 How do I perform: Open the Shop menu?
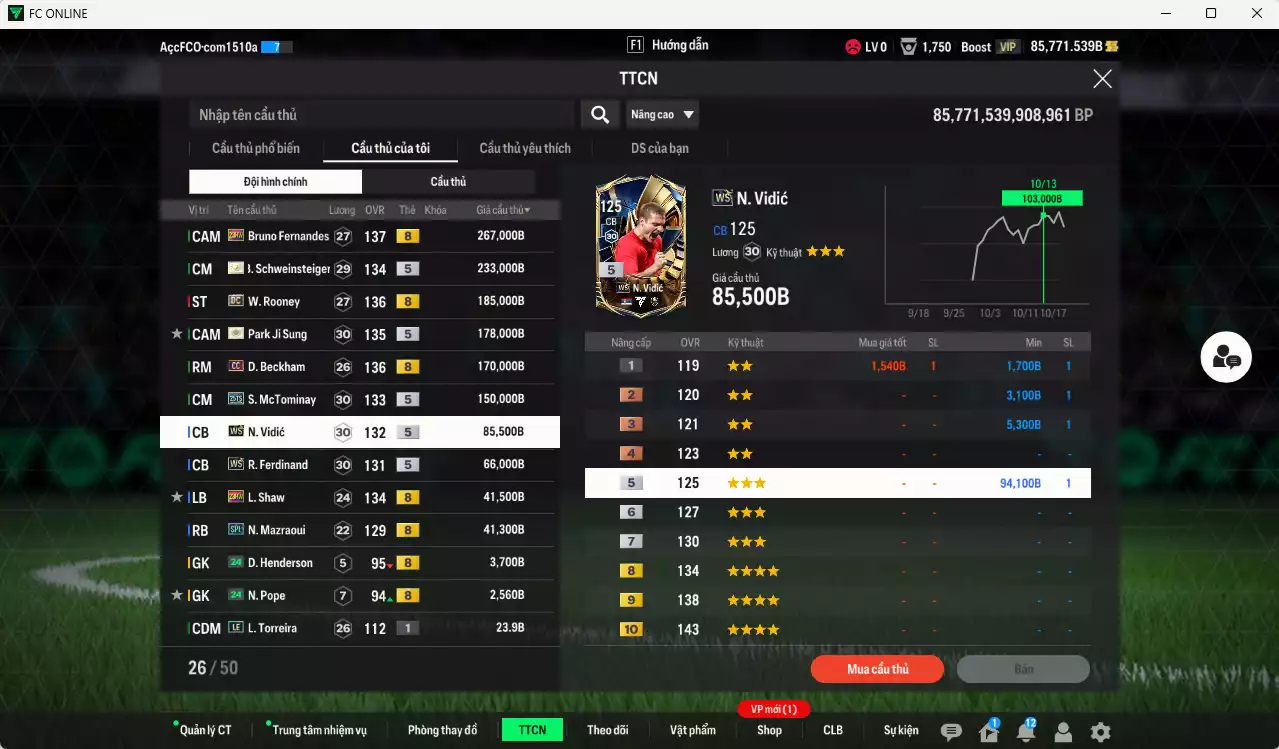pos(769,730)
